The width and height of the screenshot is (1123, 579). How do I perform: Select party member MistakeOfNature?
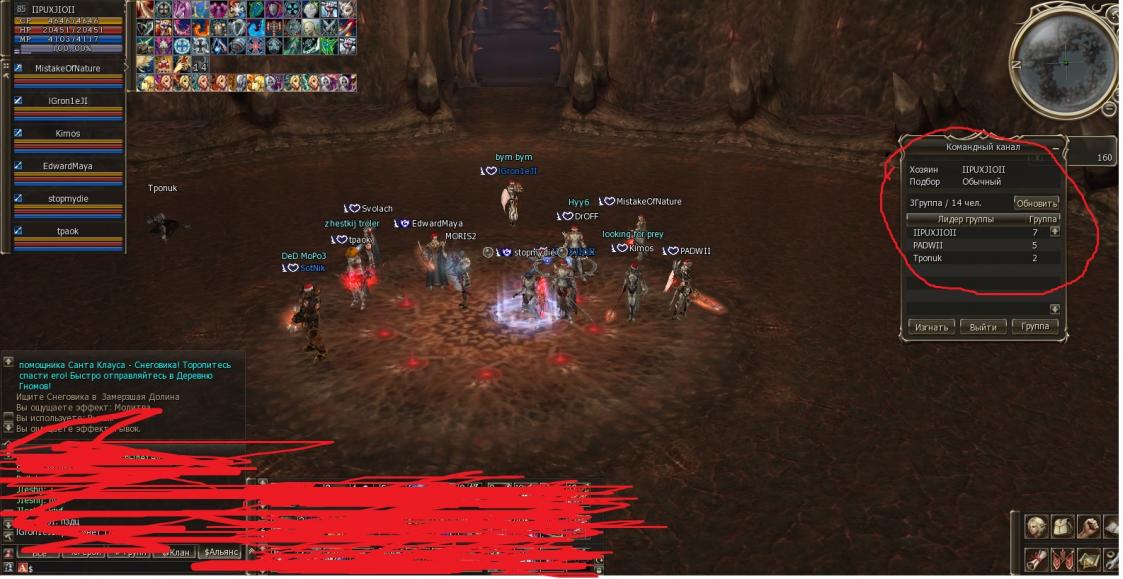pos(68,69)
